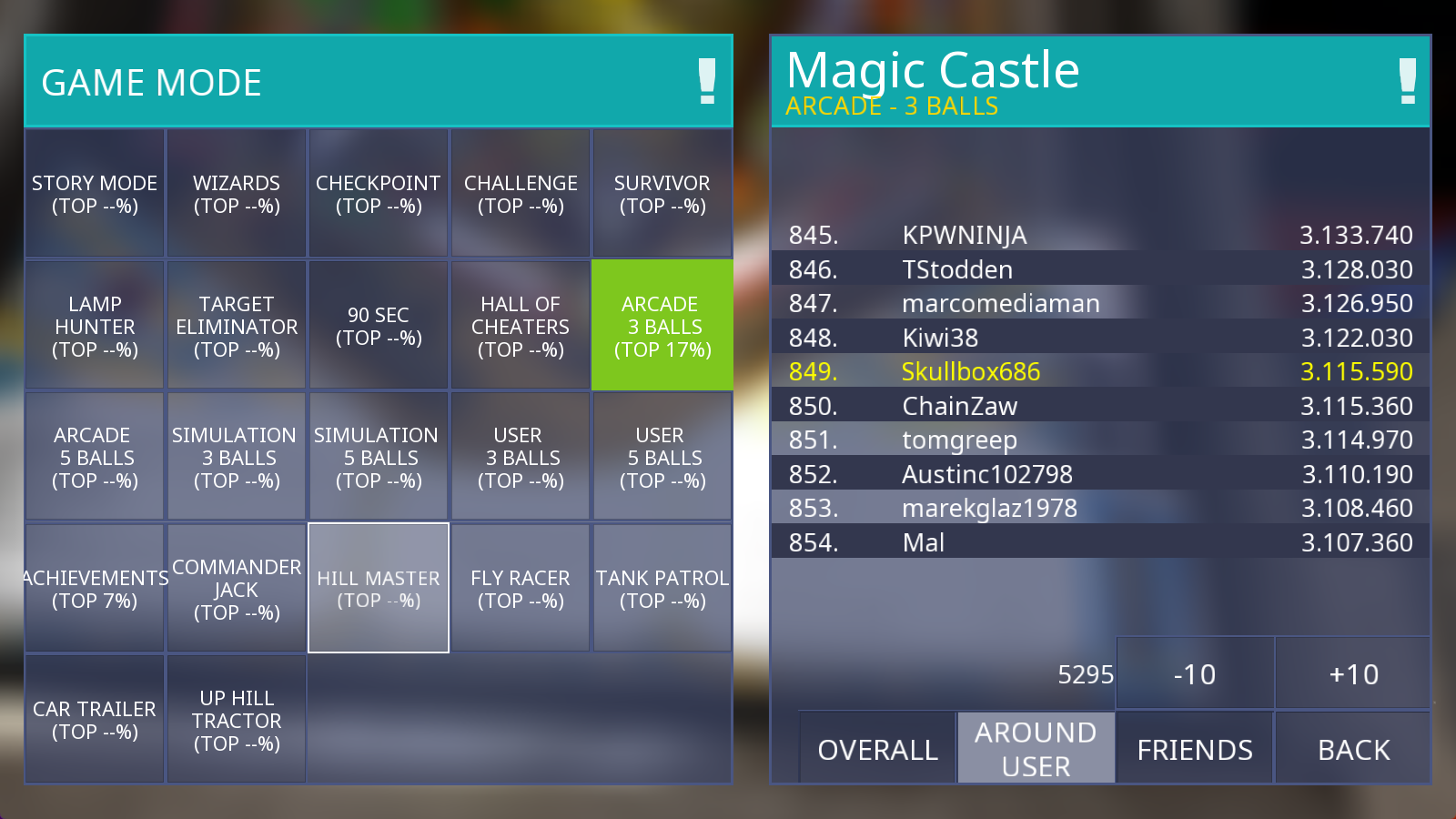Image resolution: width=1456 pixels, height=819 pixels.
Task: Select the green Arcade 3 Balls tile
Action: click(662, 326)
